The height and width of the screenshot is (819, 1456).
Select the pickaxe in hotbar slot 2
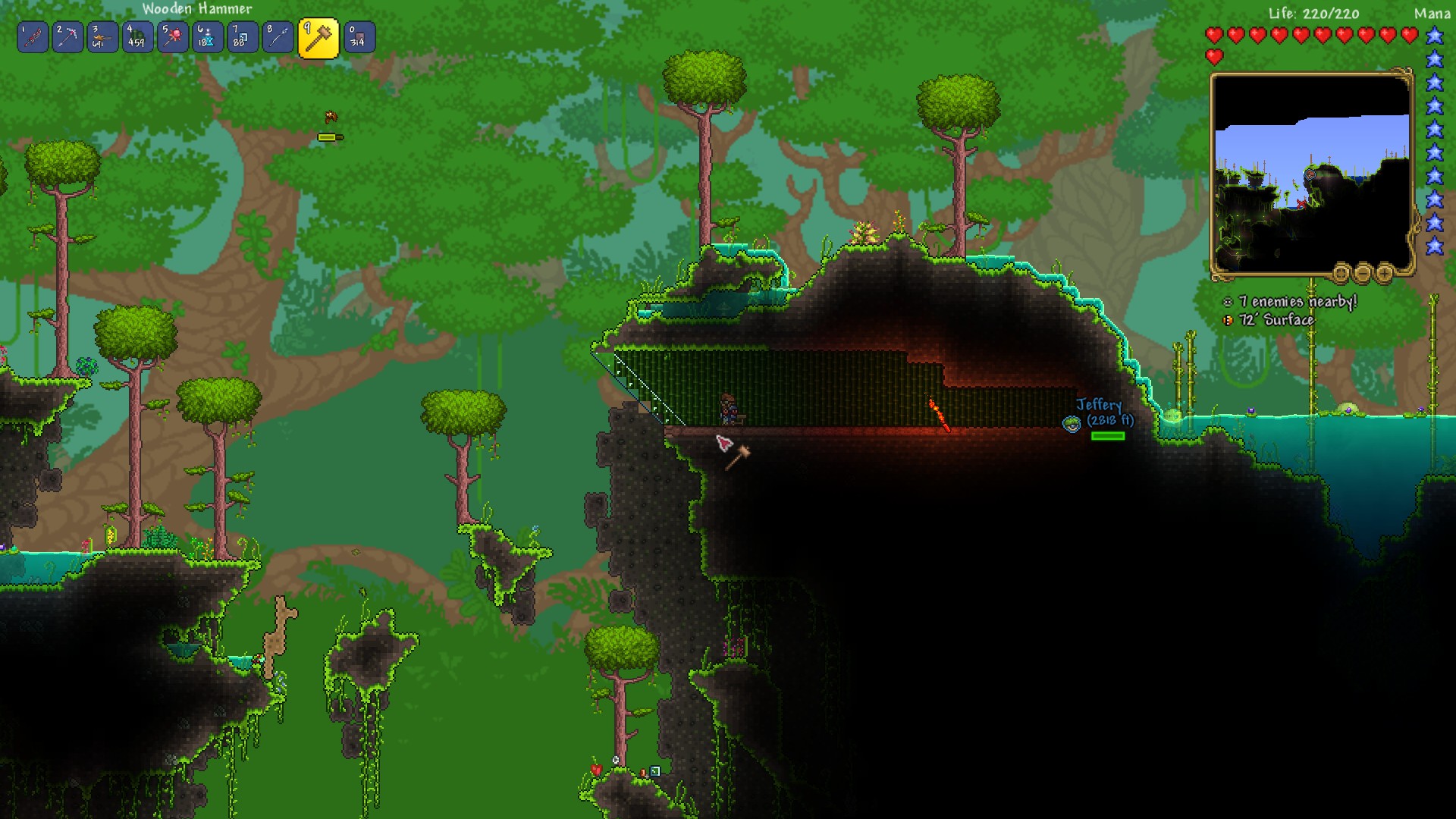click(x=68, y=36)
